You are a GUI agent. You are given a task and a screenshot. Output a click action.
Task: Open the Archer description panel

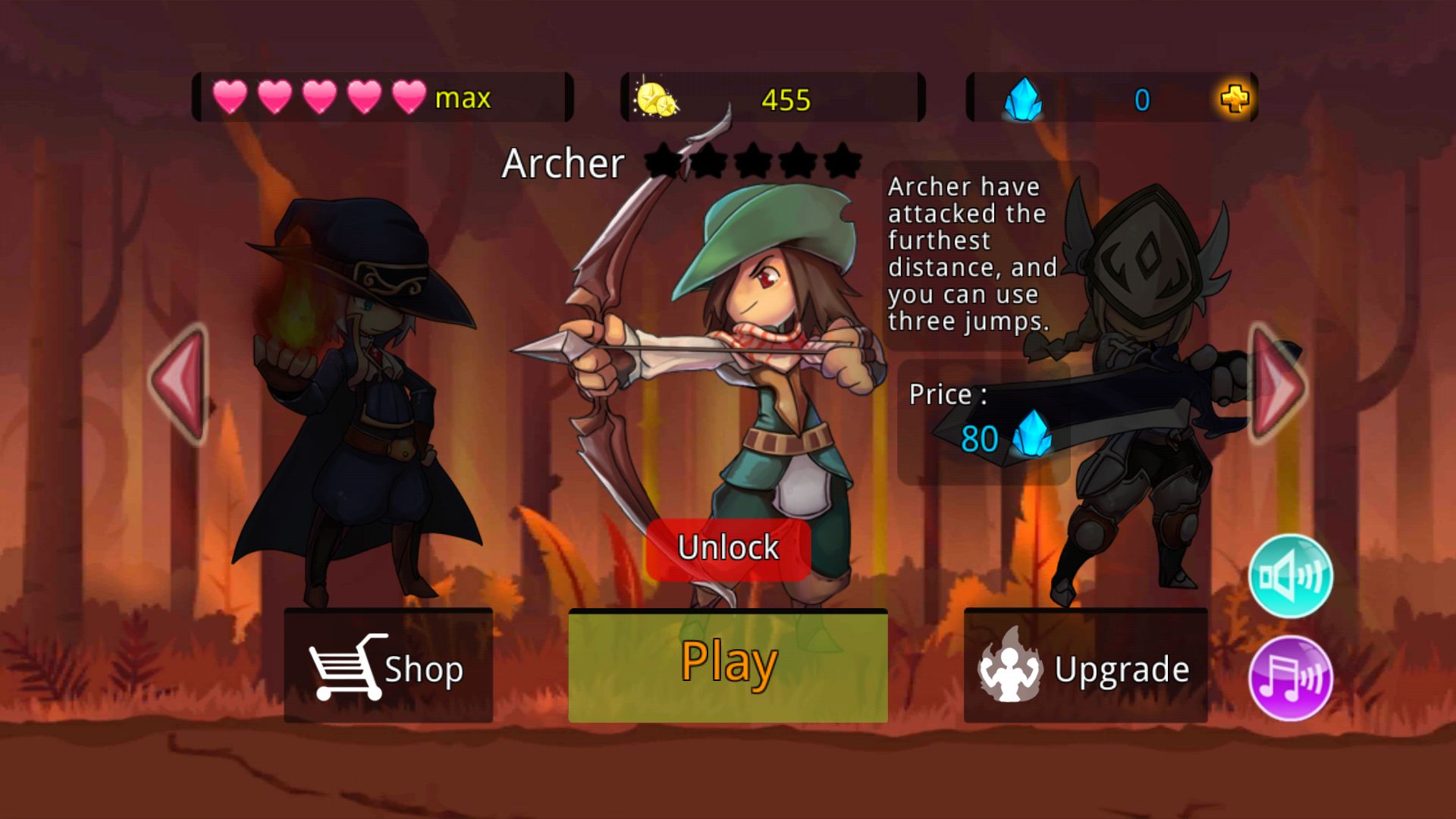coord(973,254)
